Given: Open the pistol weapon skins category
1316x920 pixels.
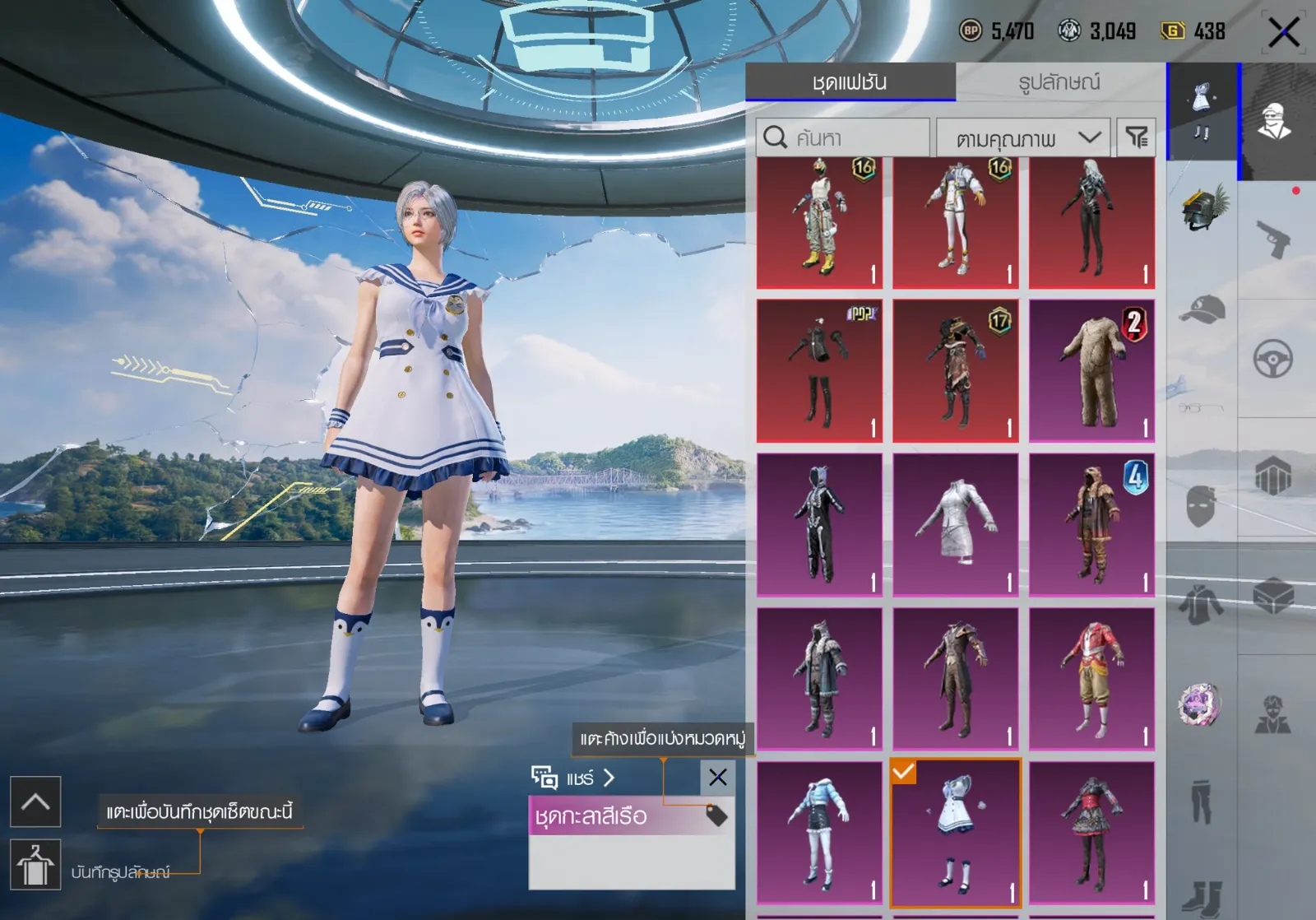Looking at the screenshot, I should point(1273,239).
